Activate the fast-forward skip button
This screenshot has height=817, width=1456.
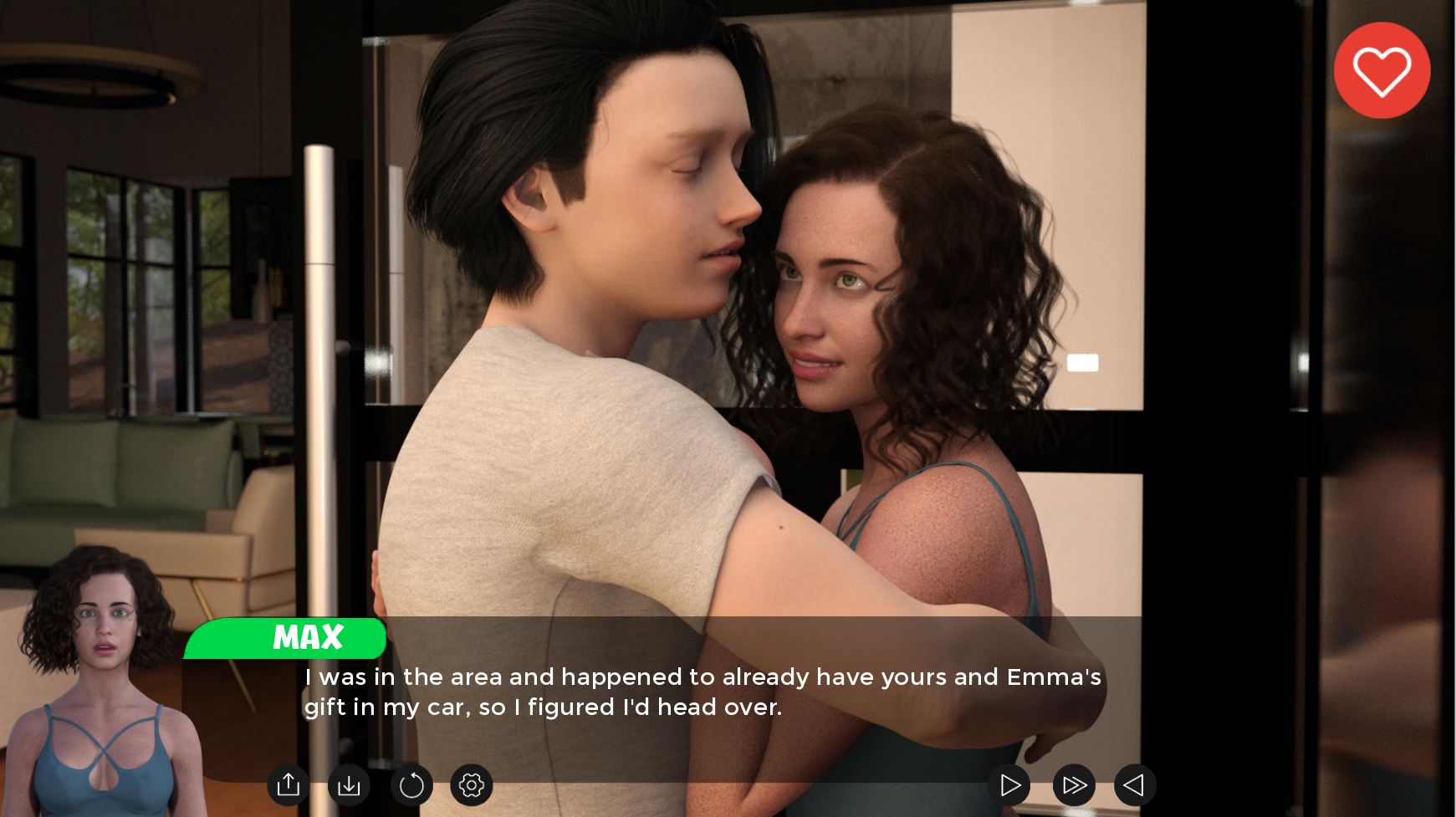1074,785
